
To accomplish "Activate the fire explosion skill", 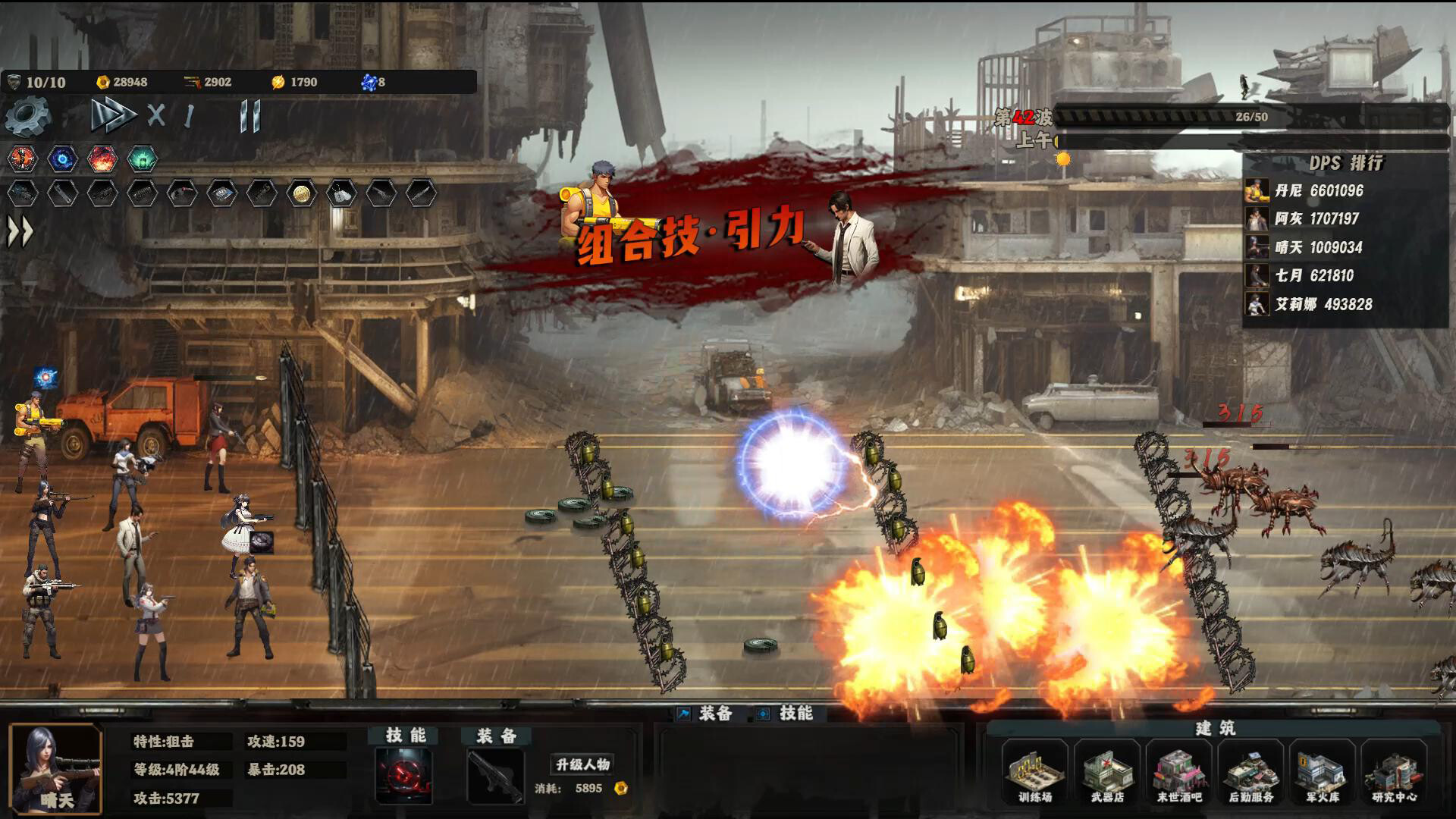I will pos(102,158).
